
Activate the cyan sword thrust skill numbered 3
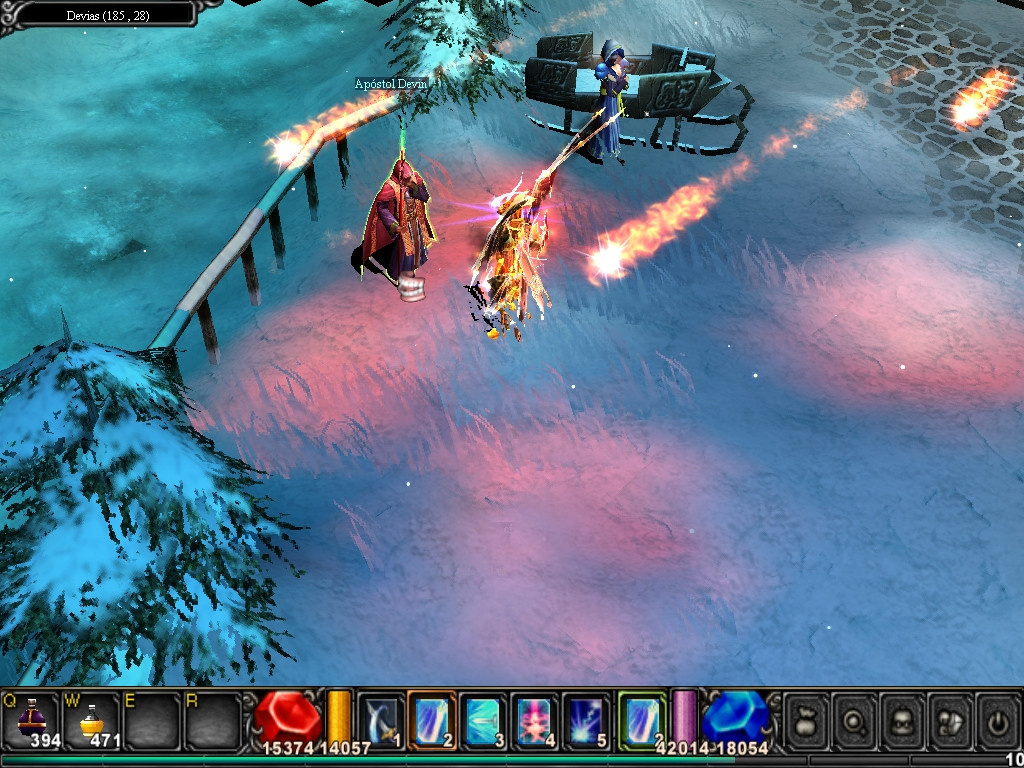click(484, 720)
